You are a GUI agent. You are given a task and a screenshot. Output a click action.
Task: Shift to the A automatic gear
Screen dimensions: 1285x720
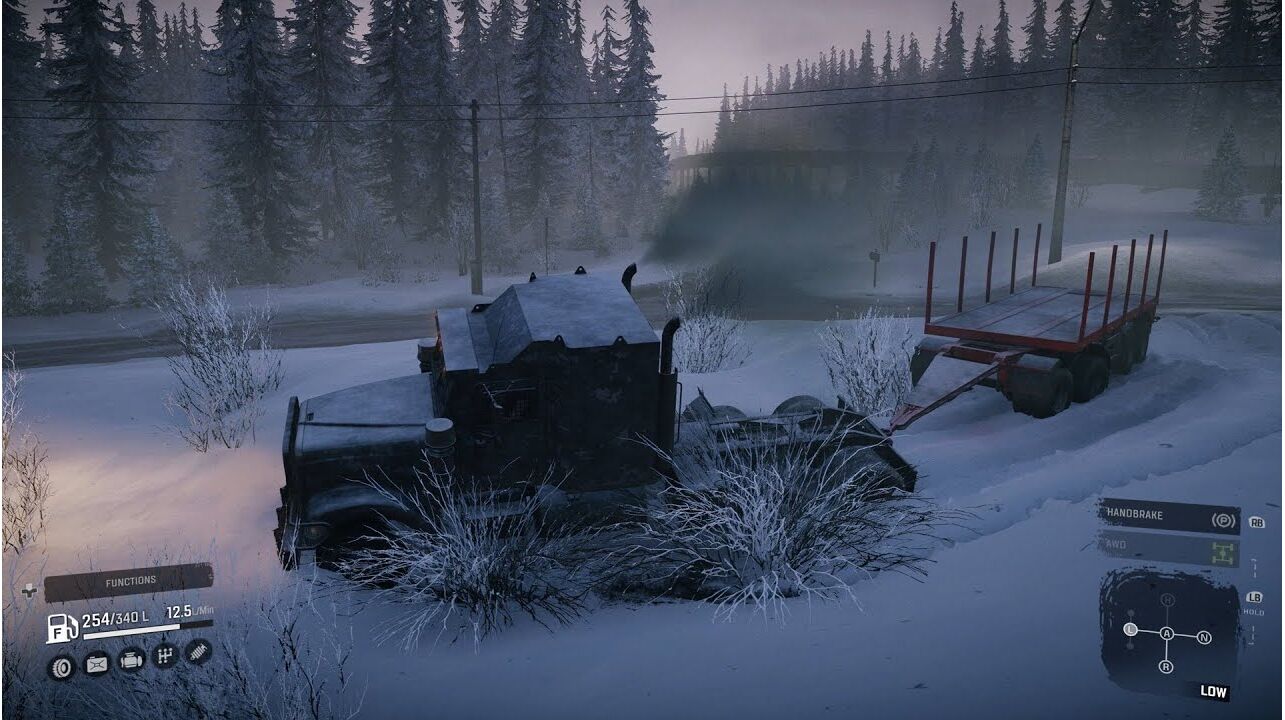(x=1166, y=633)
